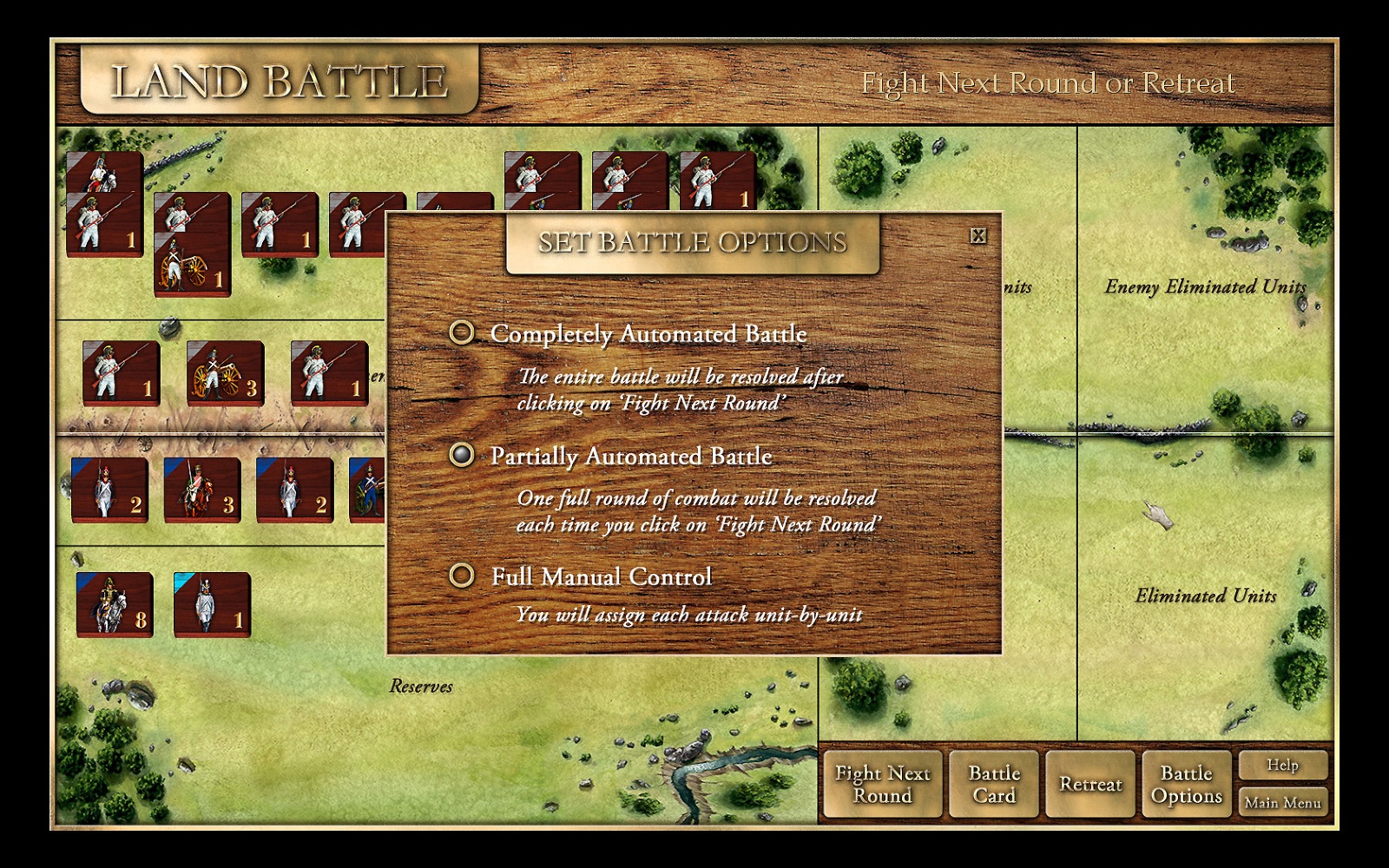The width and height of the screenshot is (1389, 868).
Task: Select the enemy artillery unit with strength 3
Action: (225, 373)
